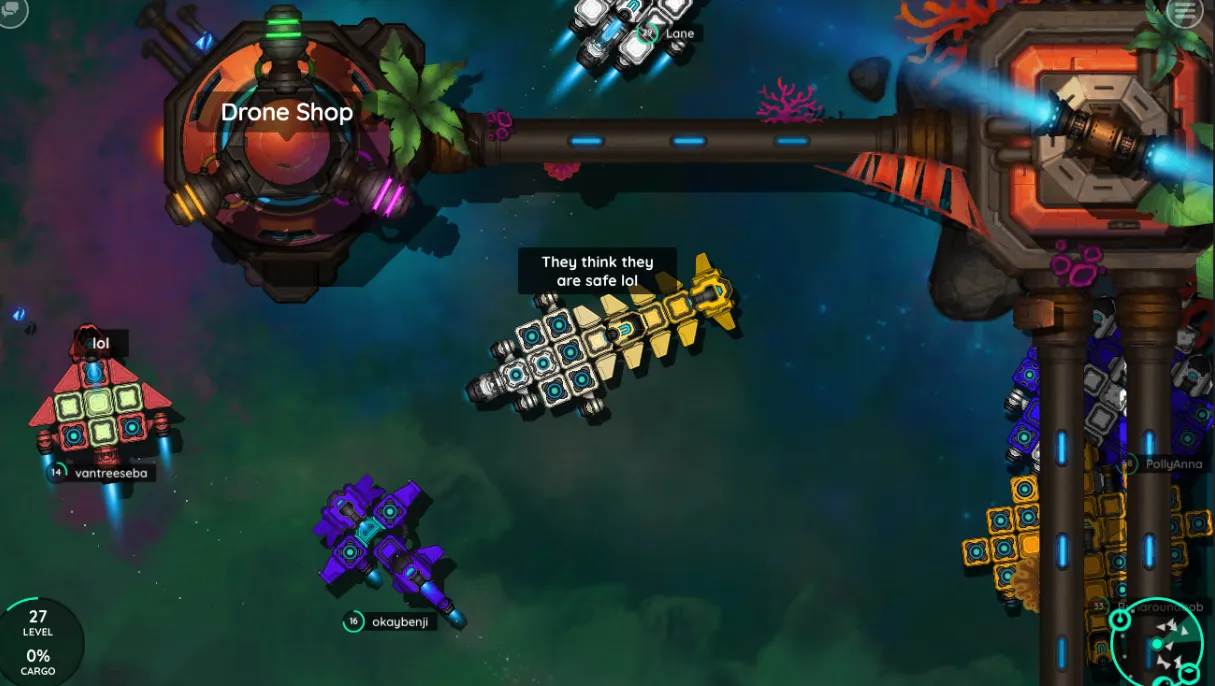Screen dimensions: 1215x686
Task: Open the chat bubbles button
Action: [x=13, y=12]
